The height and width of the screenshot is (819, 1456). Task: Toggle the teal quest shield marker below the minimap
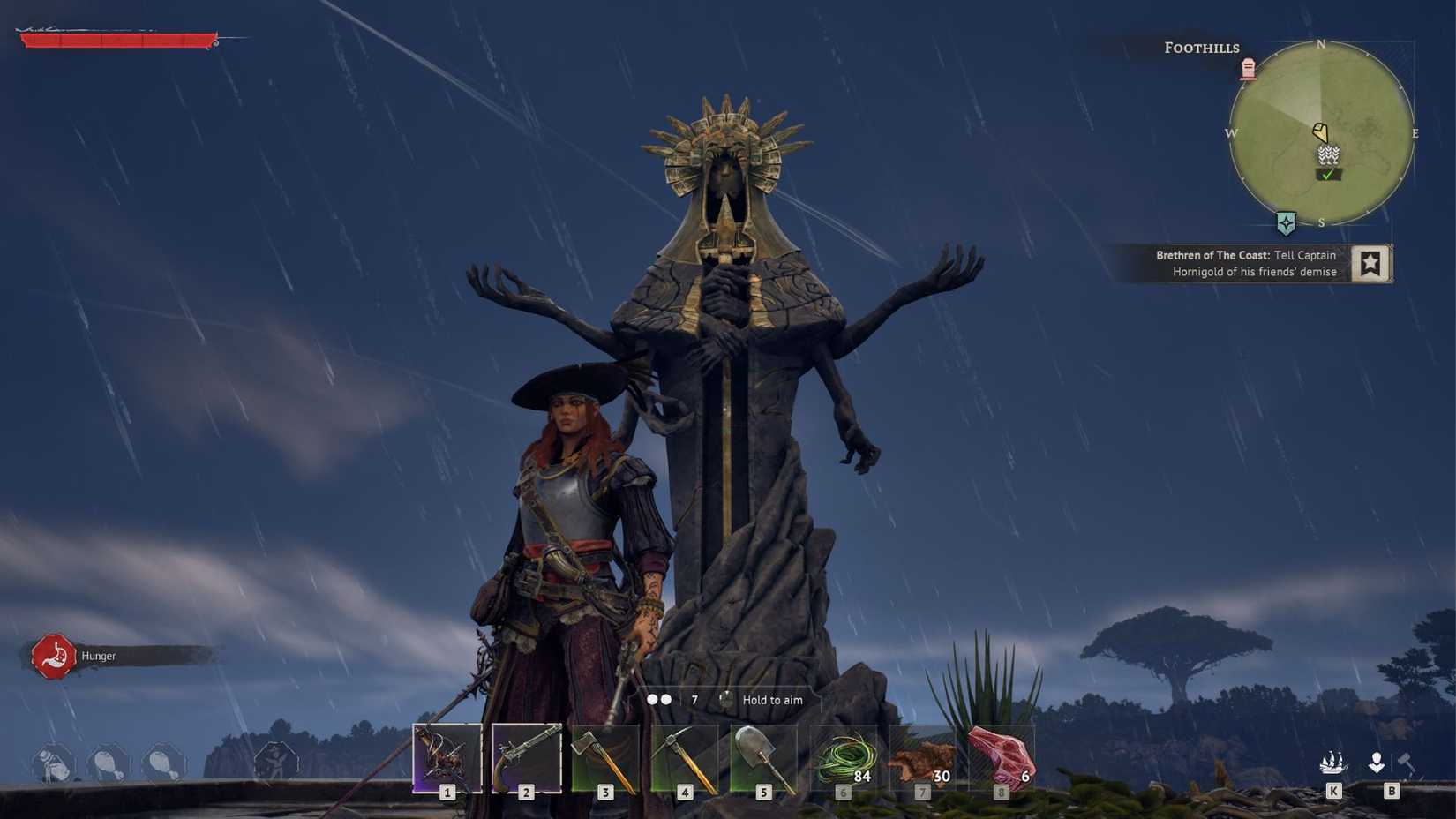click(1287, 224)
